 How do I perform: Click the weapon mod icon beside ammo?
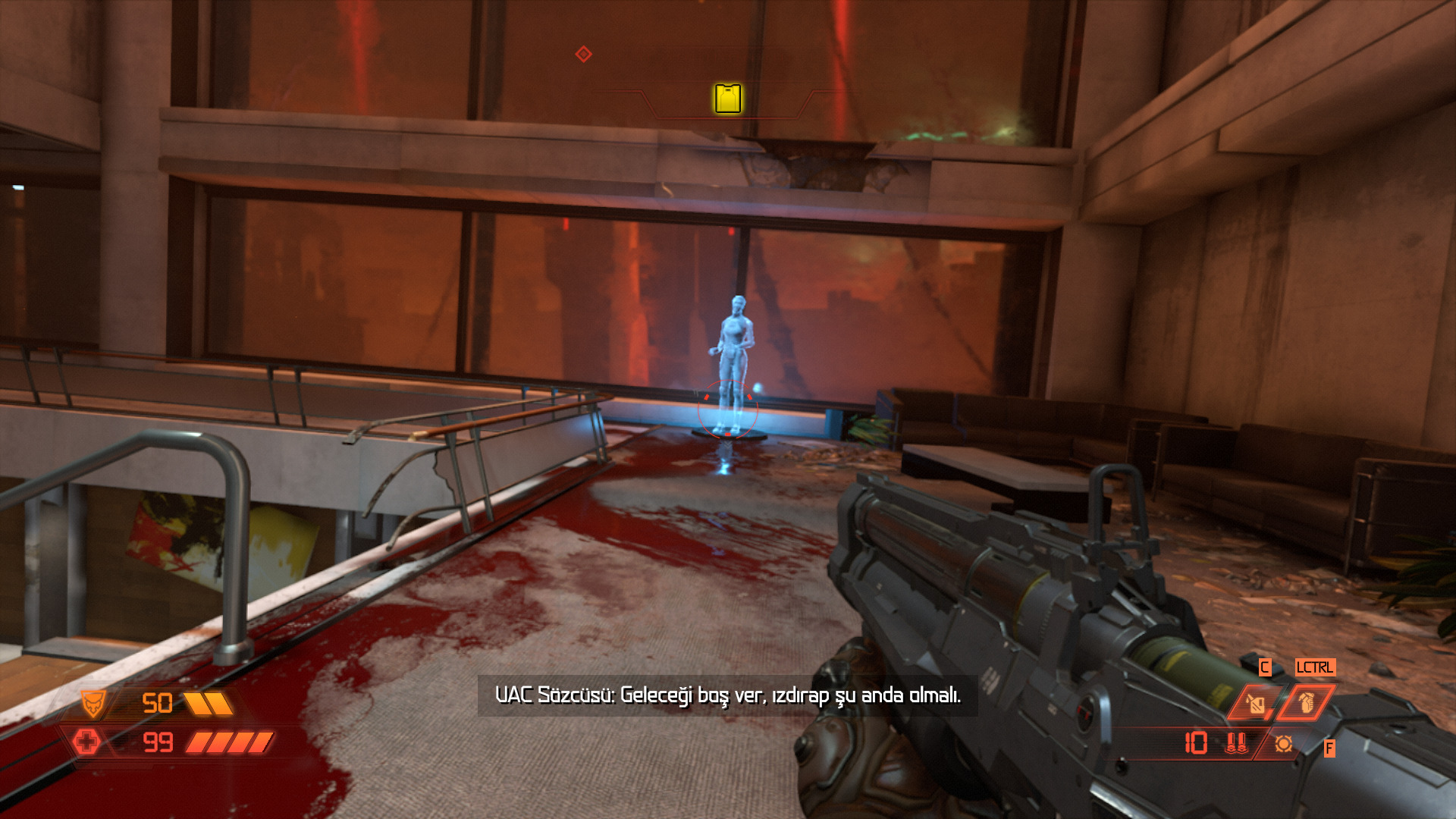pyautogui.click(x=1283, y=744)
